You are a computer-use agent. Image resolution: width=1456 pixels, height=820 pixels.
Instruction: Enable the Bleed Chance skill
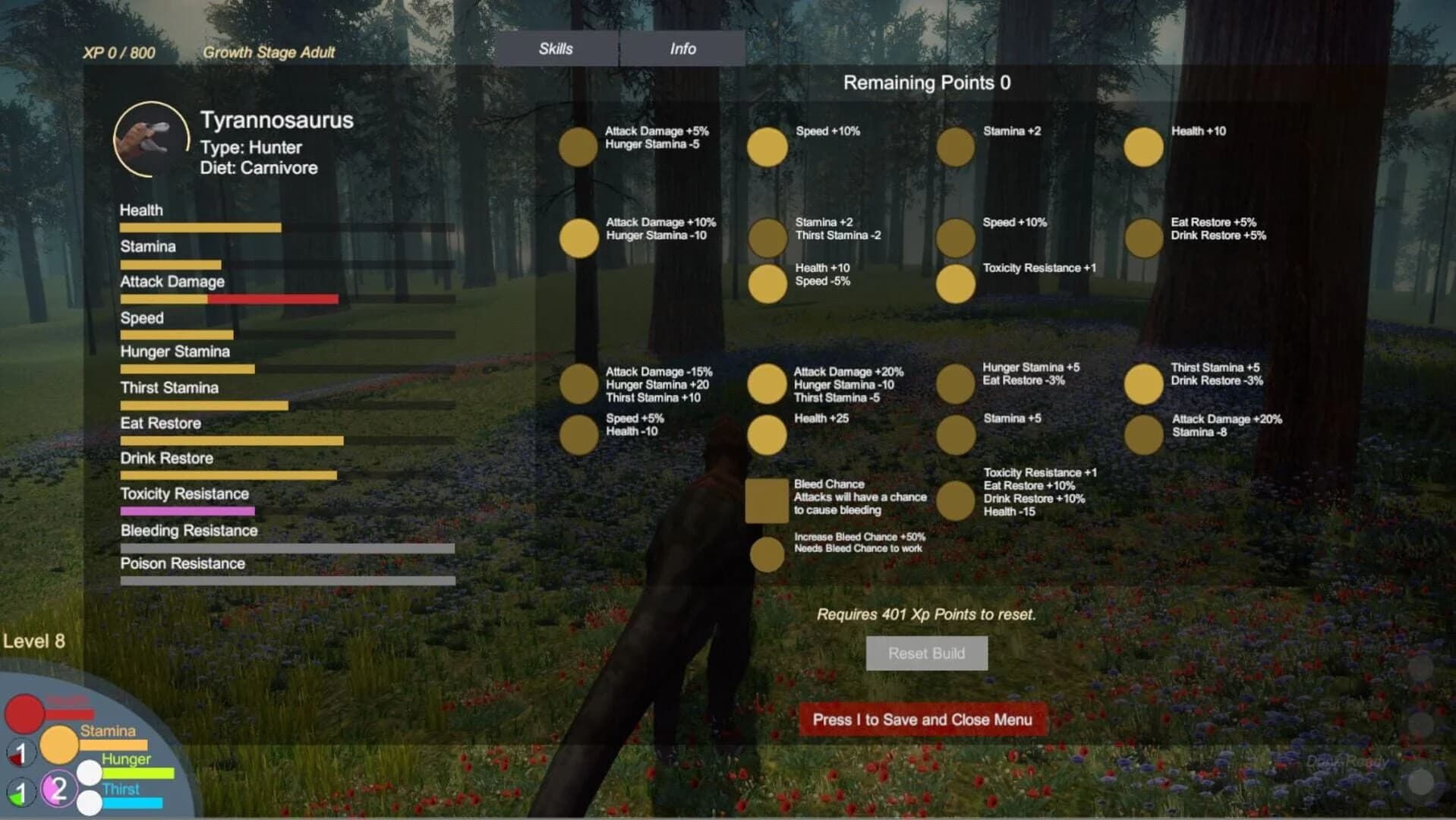767,501
